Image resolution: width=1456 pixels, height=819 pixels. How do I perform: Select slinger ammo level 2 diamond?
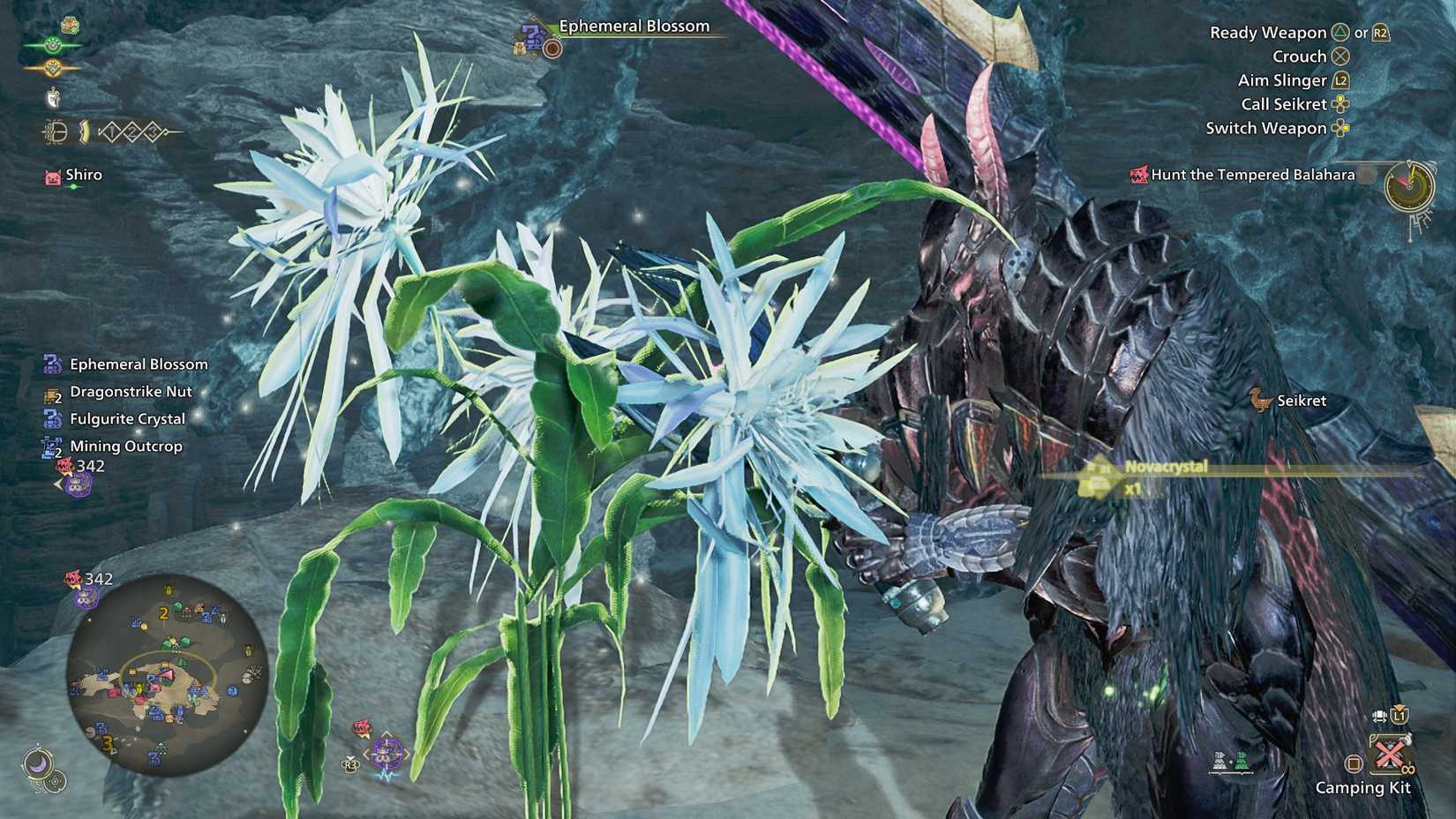tap(132, 131)
